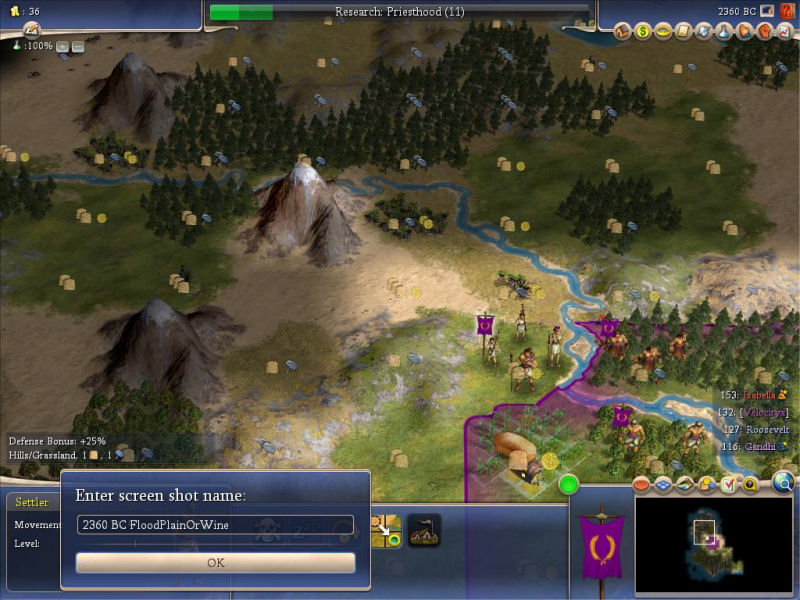
Task: Open the Info screen graph icon
Action: [x=785, y=32]
